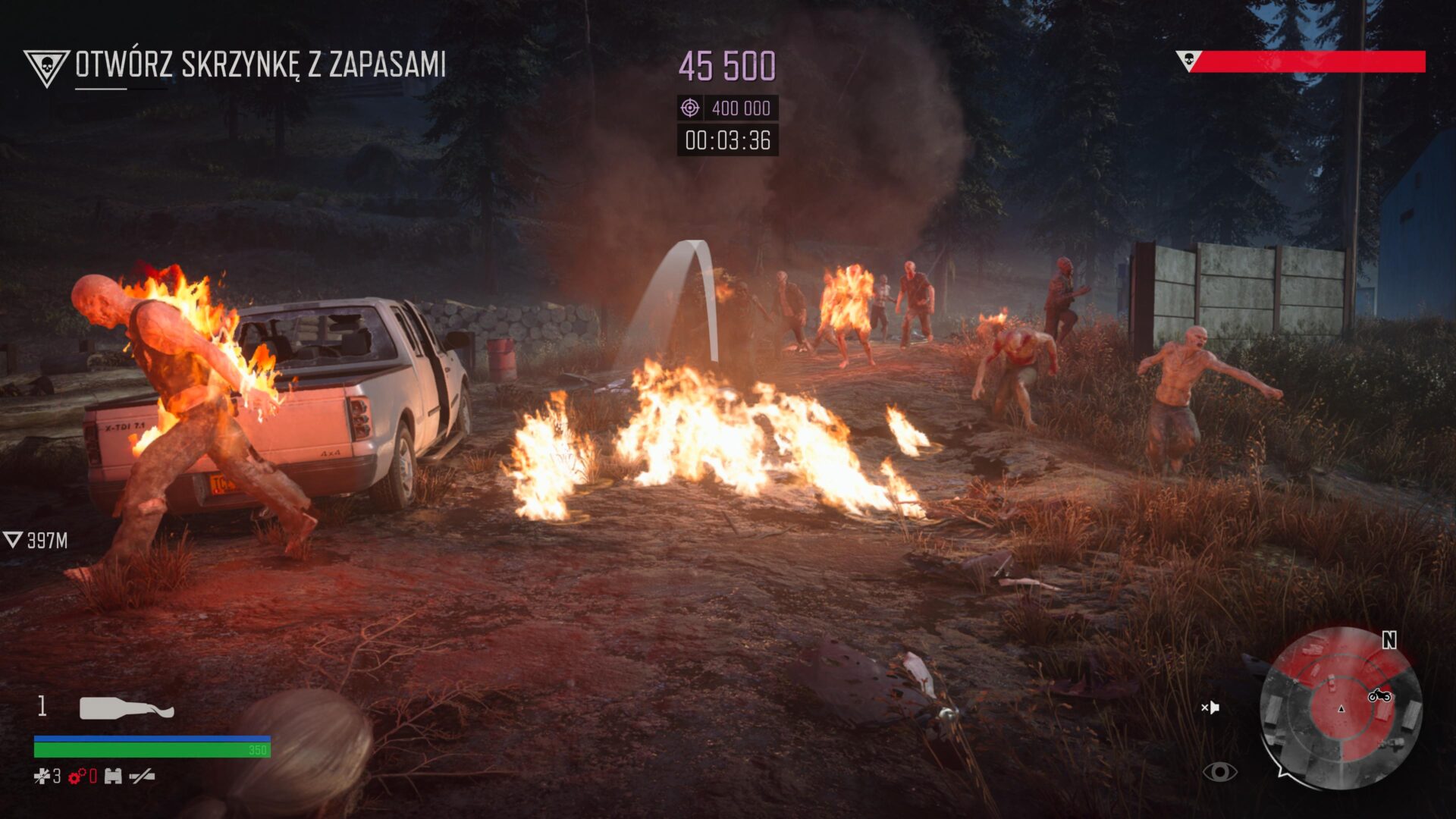
Task: Click the north N compass marker
Action: [1389, 641]
